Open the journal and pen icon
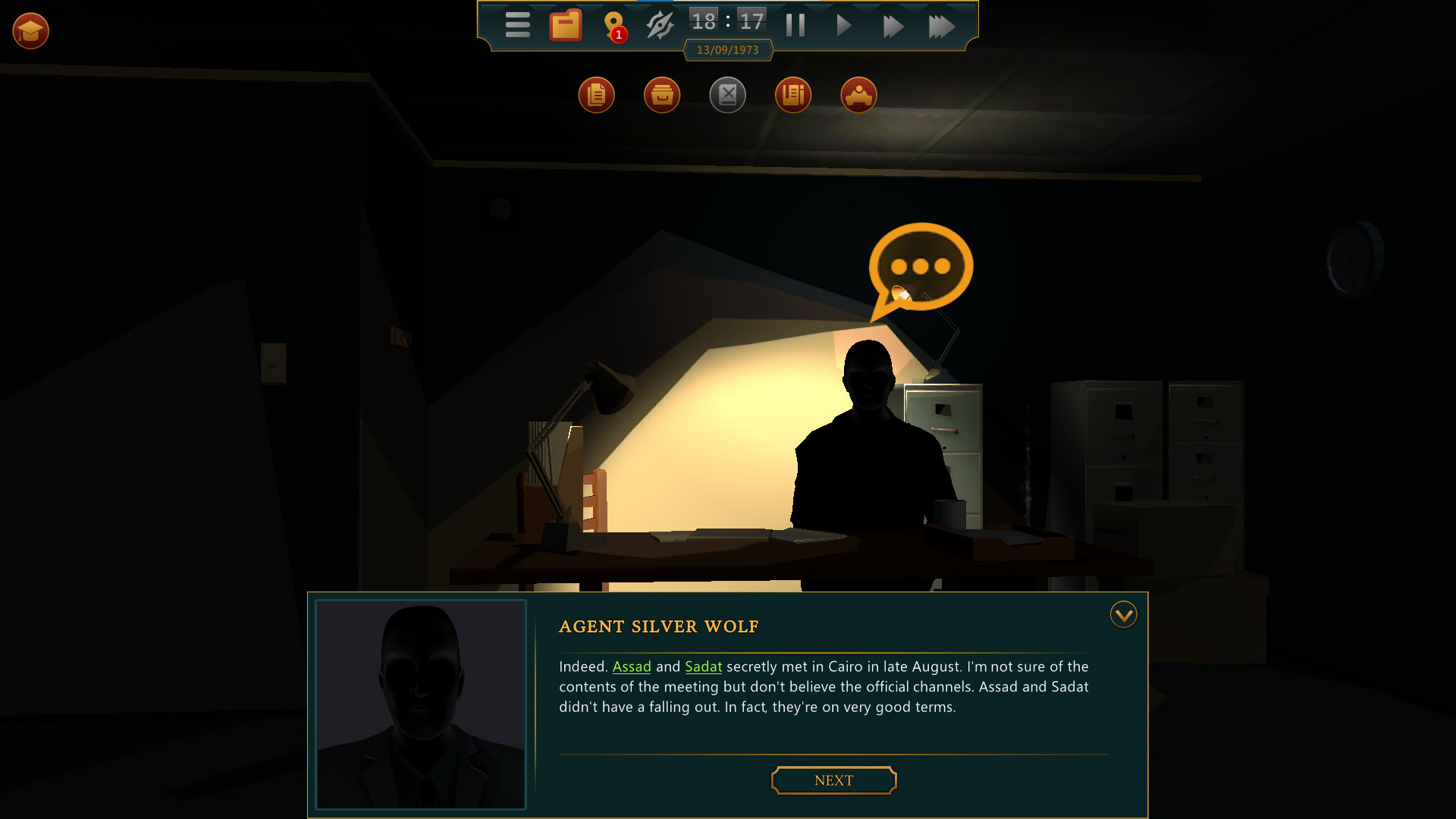This screenshot has height=819, width=1456. [793, 95]
